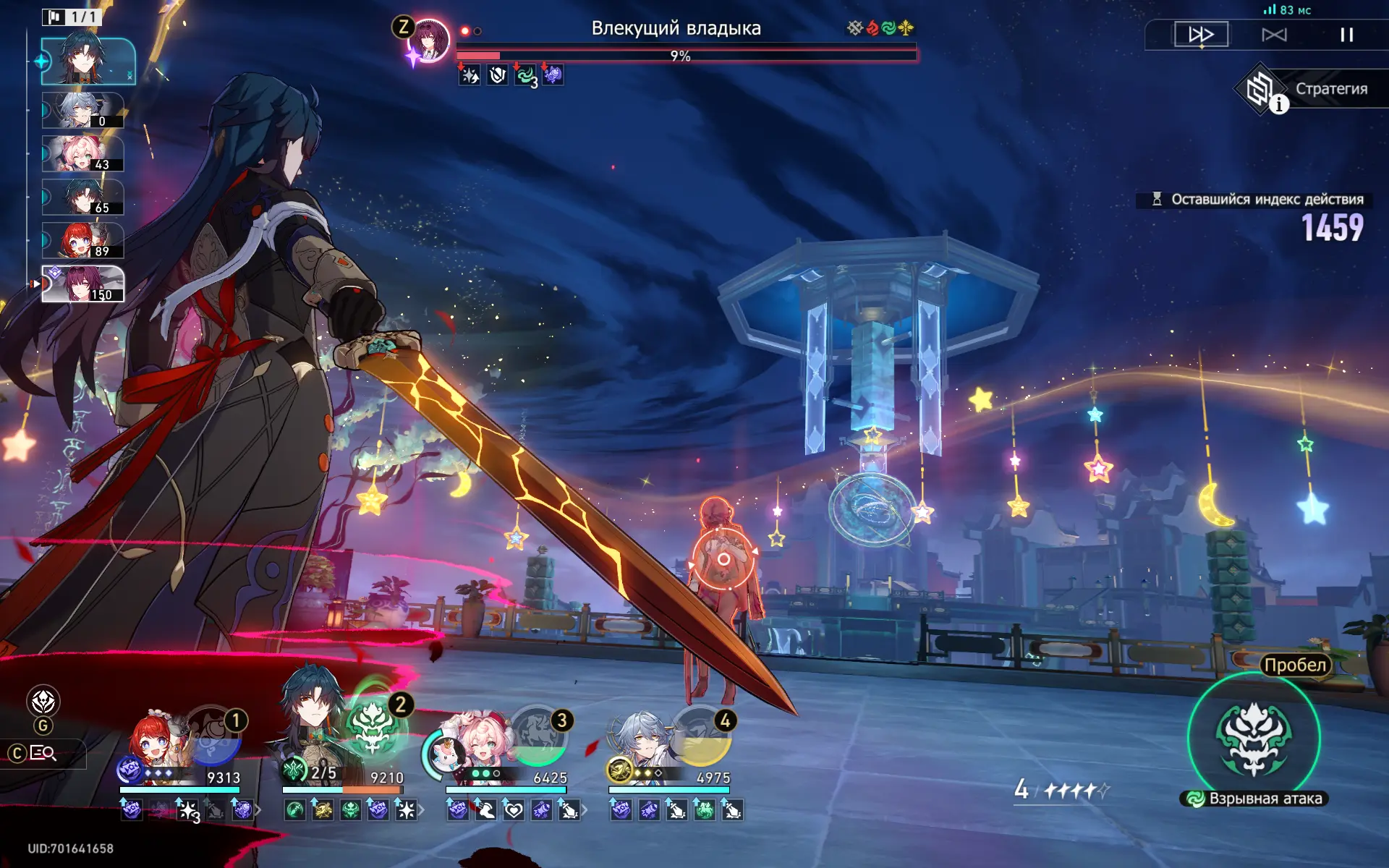1389x868 pixels.
Task: Click the mask icon above the G key
Action: 43,701
